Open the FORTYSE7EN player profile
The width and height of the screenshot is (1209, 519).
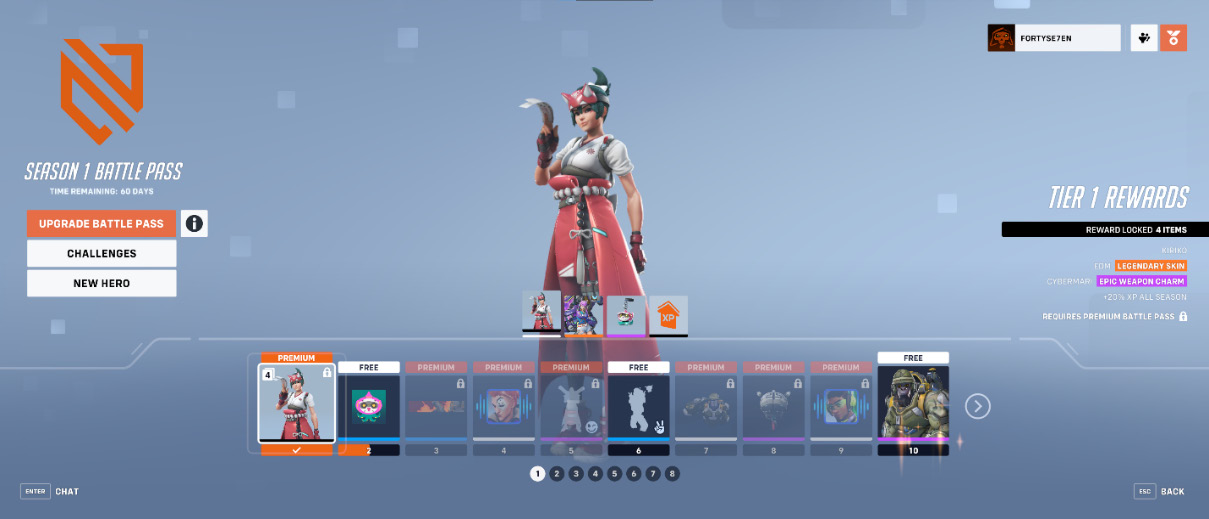(x=1054, y=38)
